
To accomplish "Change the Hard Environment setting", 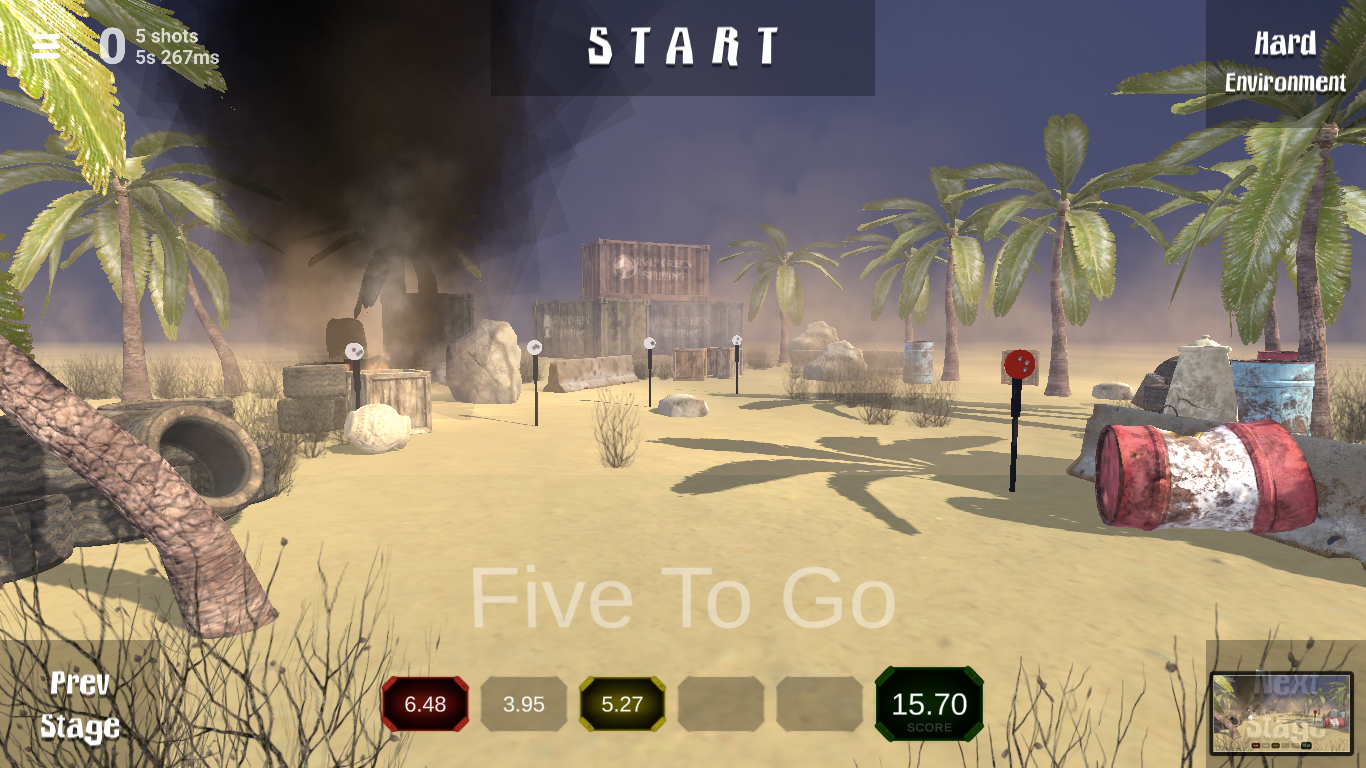I will click(1285, 62).
